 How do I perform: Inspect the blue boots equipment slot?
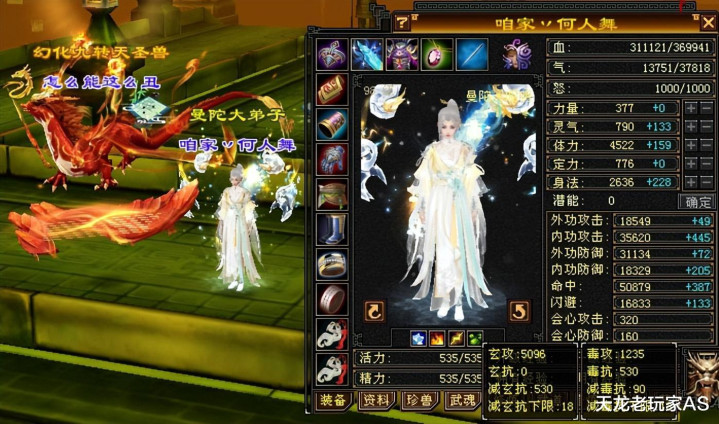pos(332,231)
